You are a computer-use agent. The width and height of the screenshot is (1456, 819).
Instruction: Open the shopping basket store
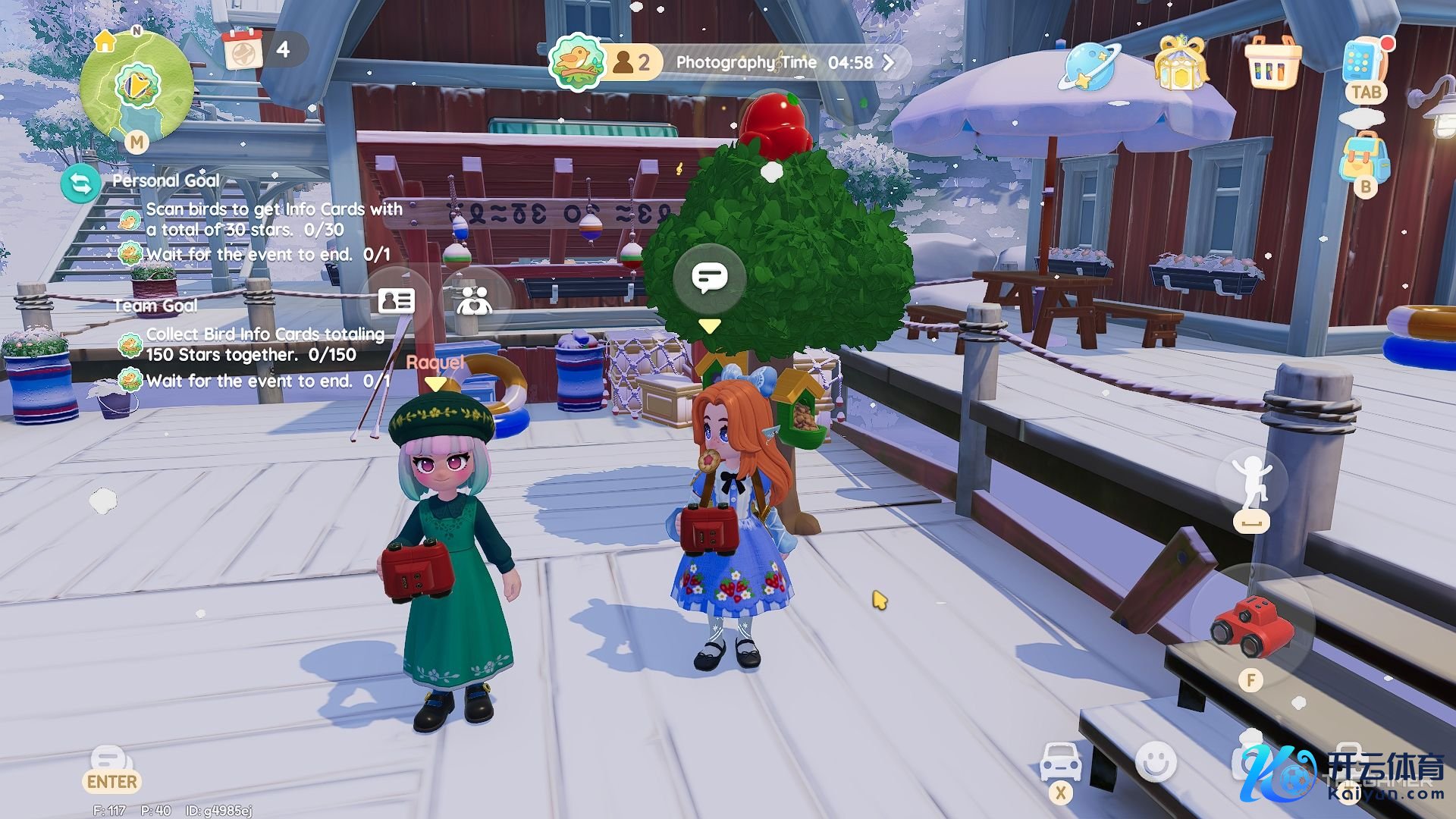tap(1272, 64)
